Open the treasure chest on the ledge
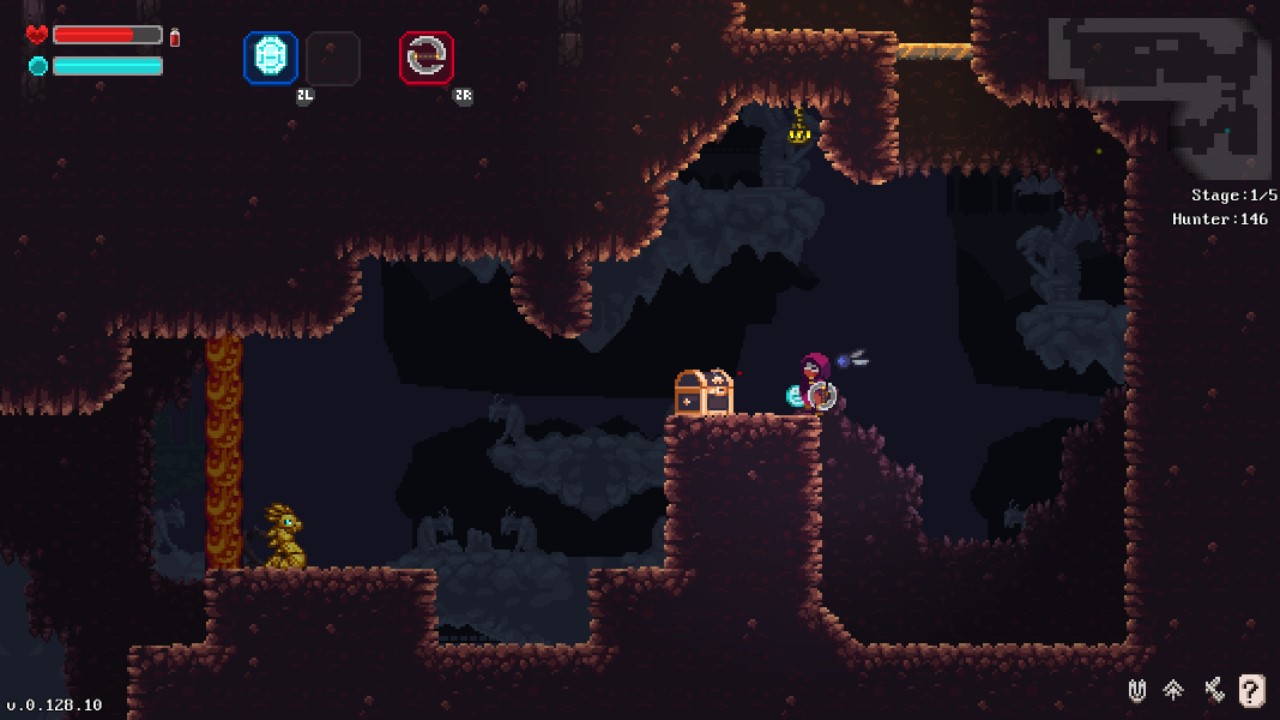Screen dimensions: 1280x720 [x=705, y=392]
